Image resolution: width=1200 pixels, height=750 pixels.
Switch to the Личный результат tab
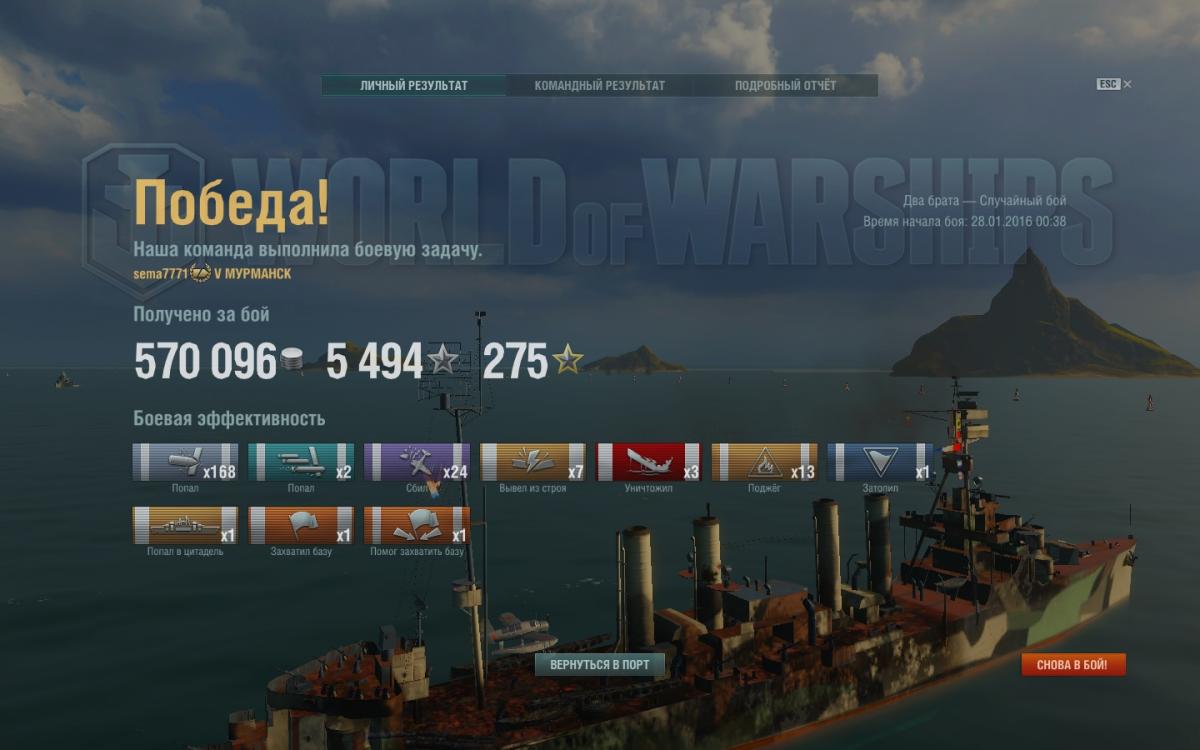coord(414,86)
